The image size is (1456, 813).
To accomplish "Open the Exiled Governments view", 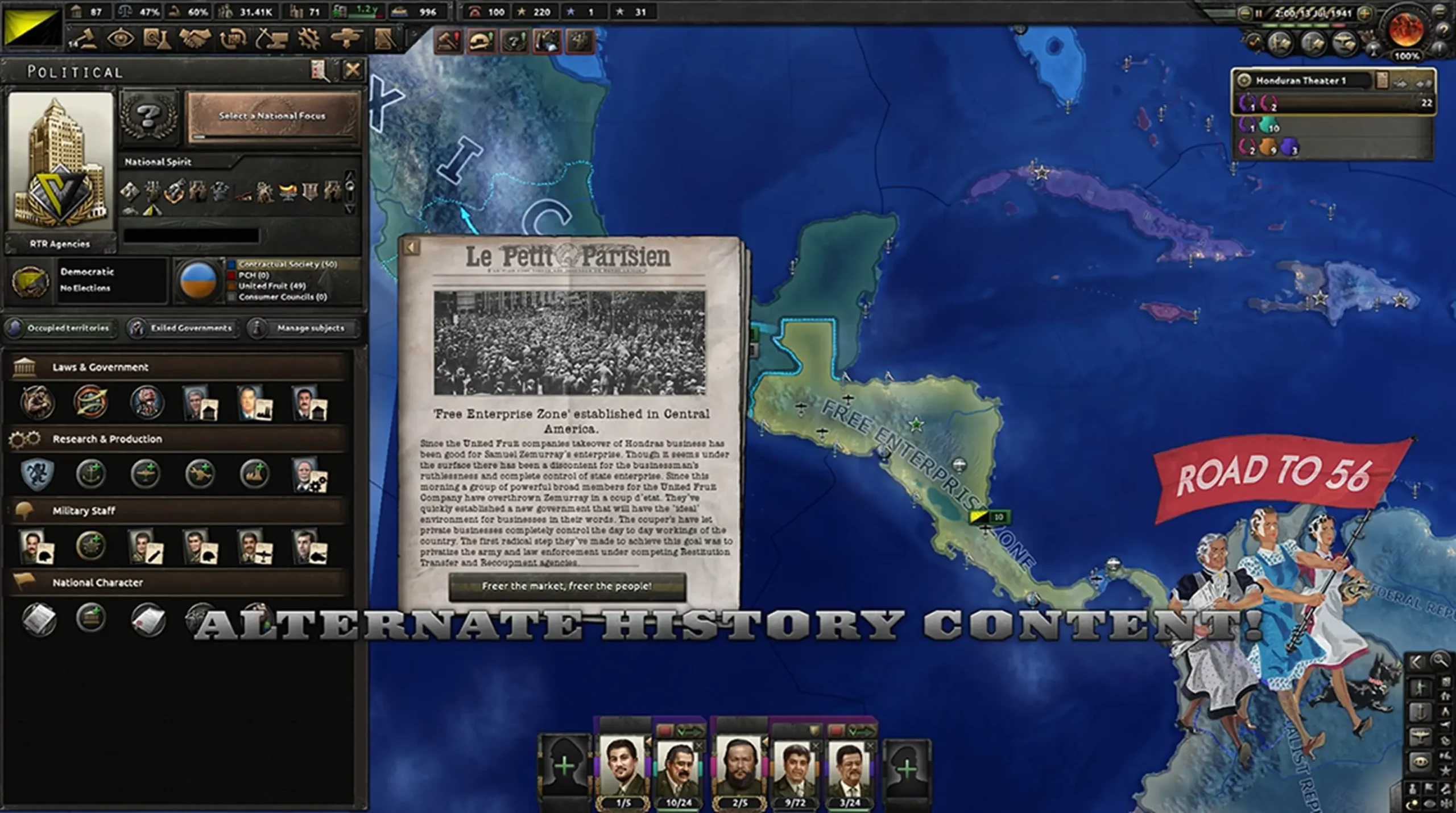I will [x=183, y=328].
